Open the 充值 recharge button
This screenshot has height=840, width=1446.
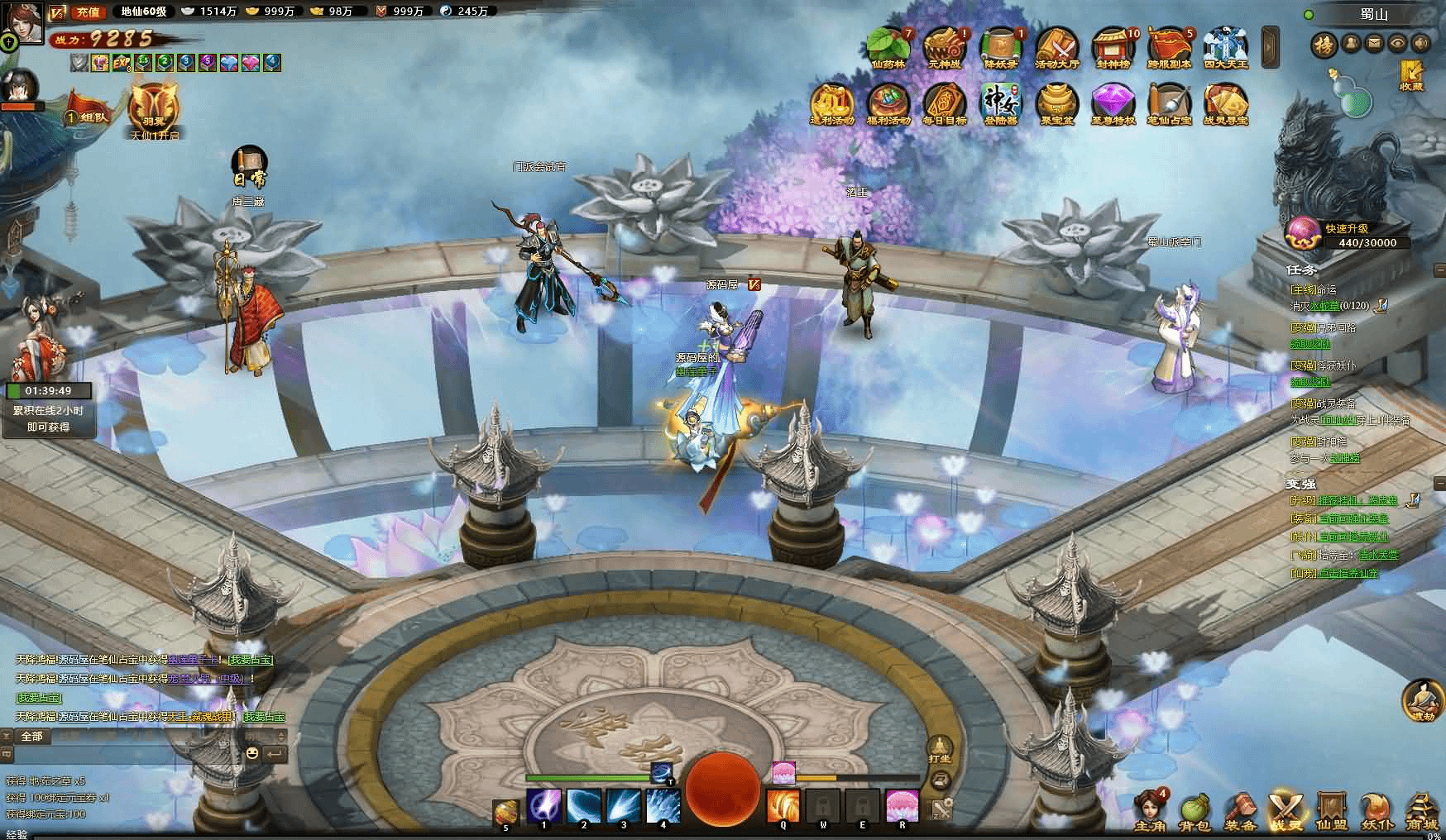pyautogui.click(x=86, y=12)
